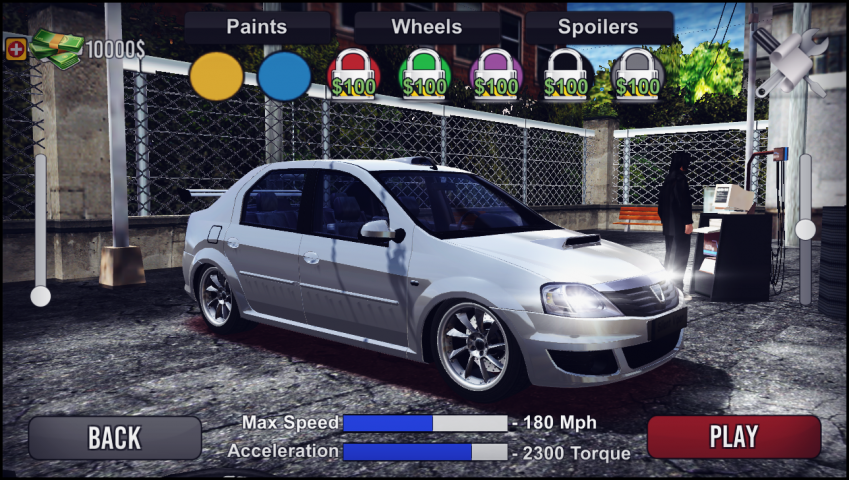This screenshot has height=480, width=849.
Task: Switch to the Paints tab
Action: pyautogui.click(x=257, y=27)
